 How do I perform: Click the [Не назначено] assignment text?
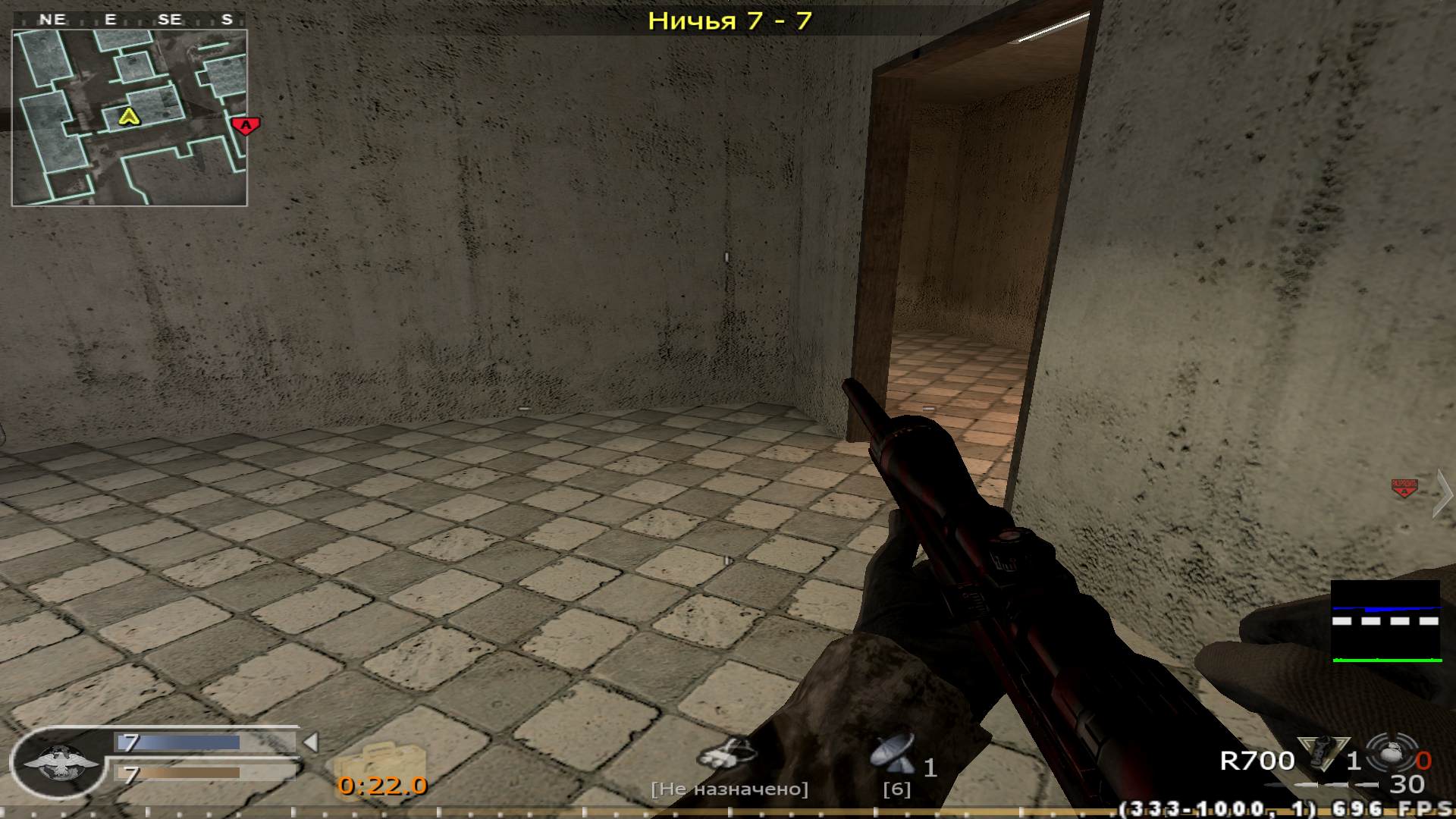pos(730,787)
